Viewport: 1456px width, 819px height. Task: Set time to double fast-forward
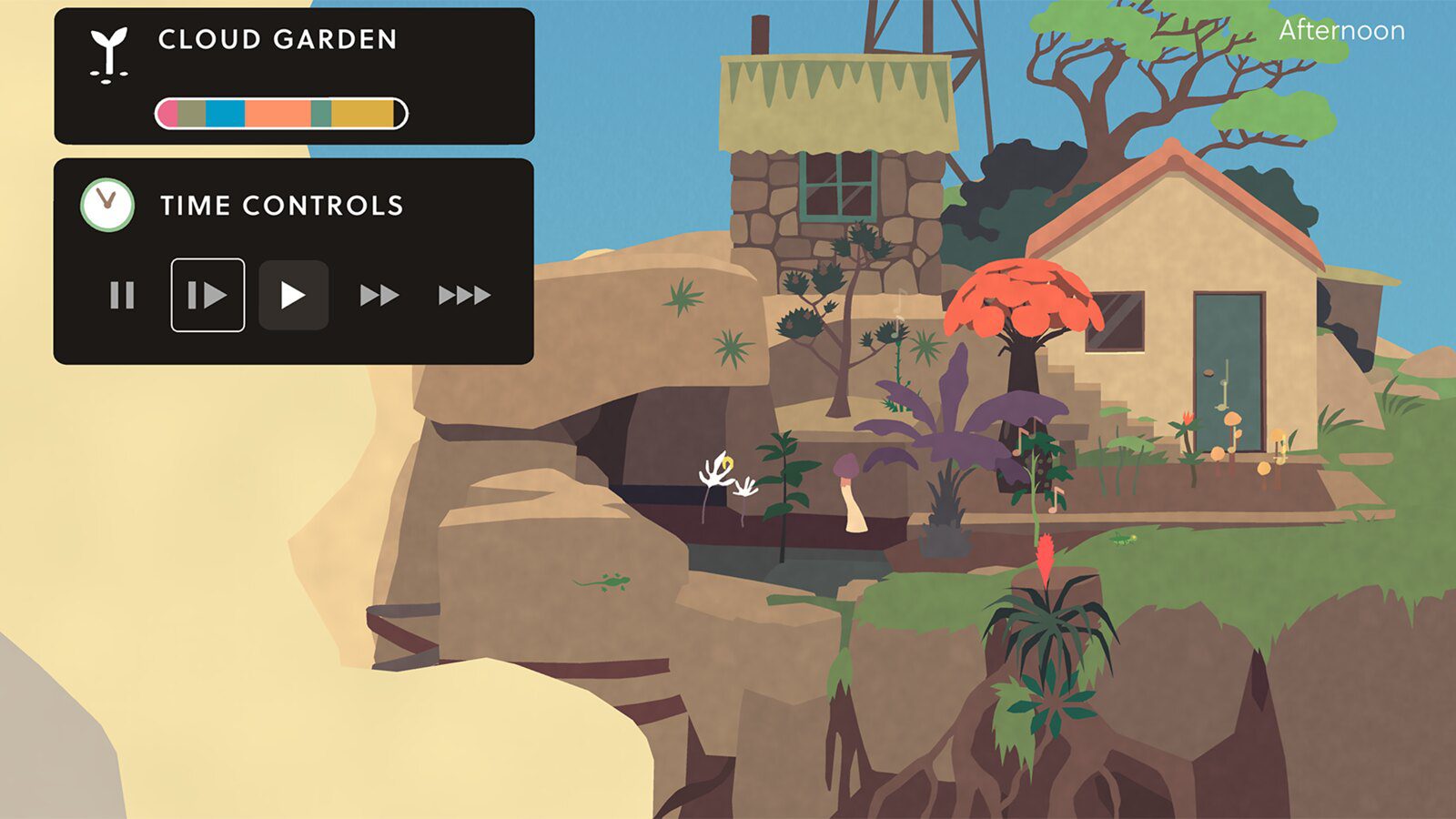[379, 295]
